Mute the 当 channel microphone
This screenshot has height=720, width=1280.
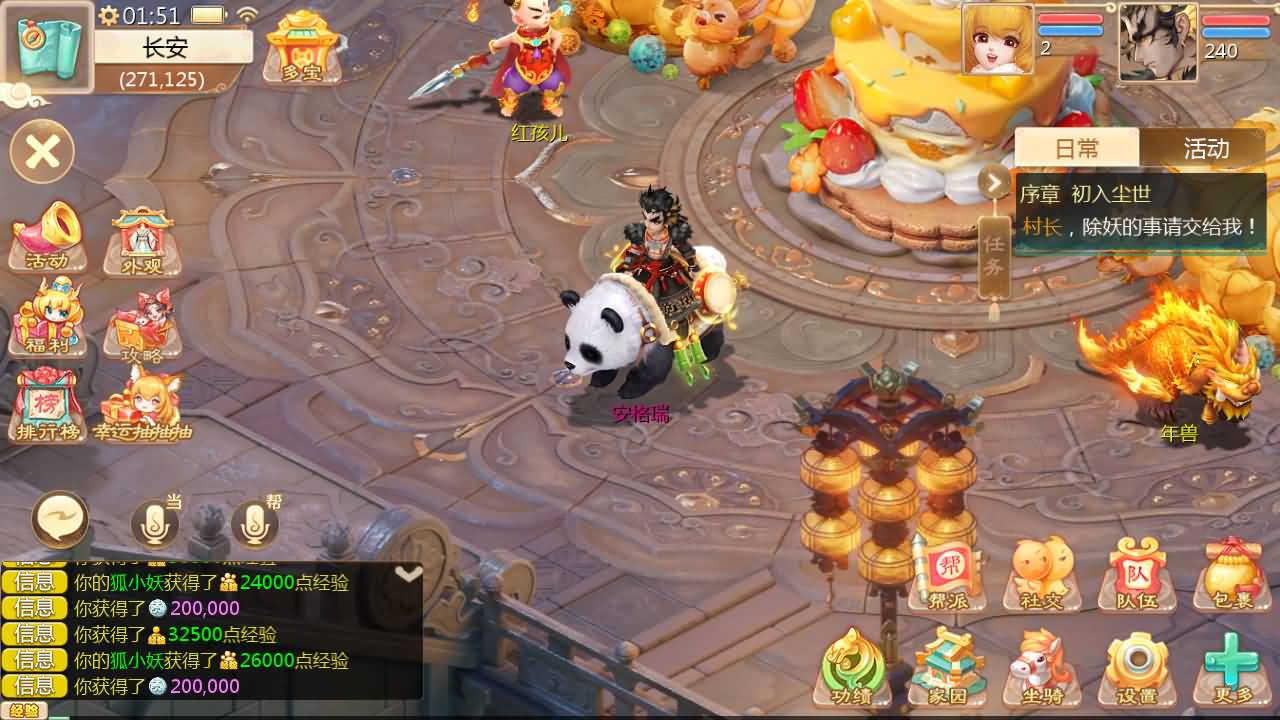click(155, 521)
